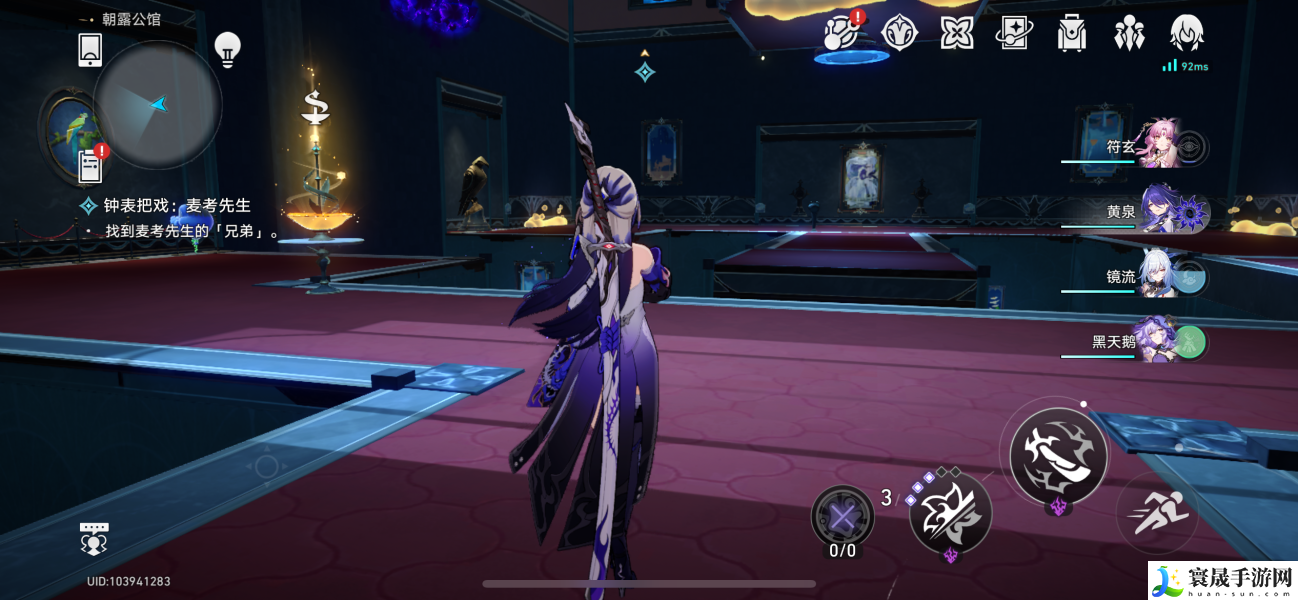Open the Warp star card icon

[1014, 33]
